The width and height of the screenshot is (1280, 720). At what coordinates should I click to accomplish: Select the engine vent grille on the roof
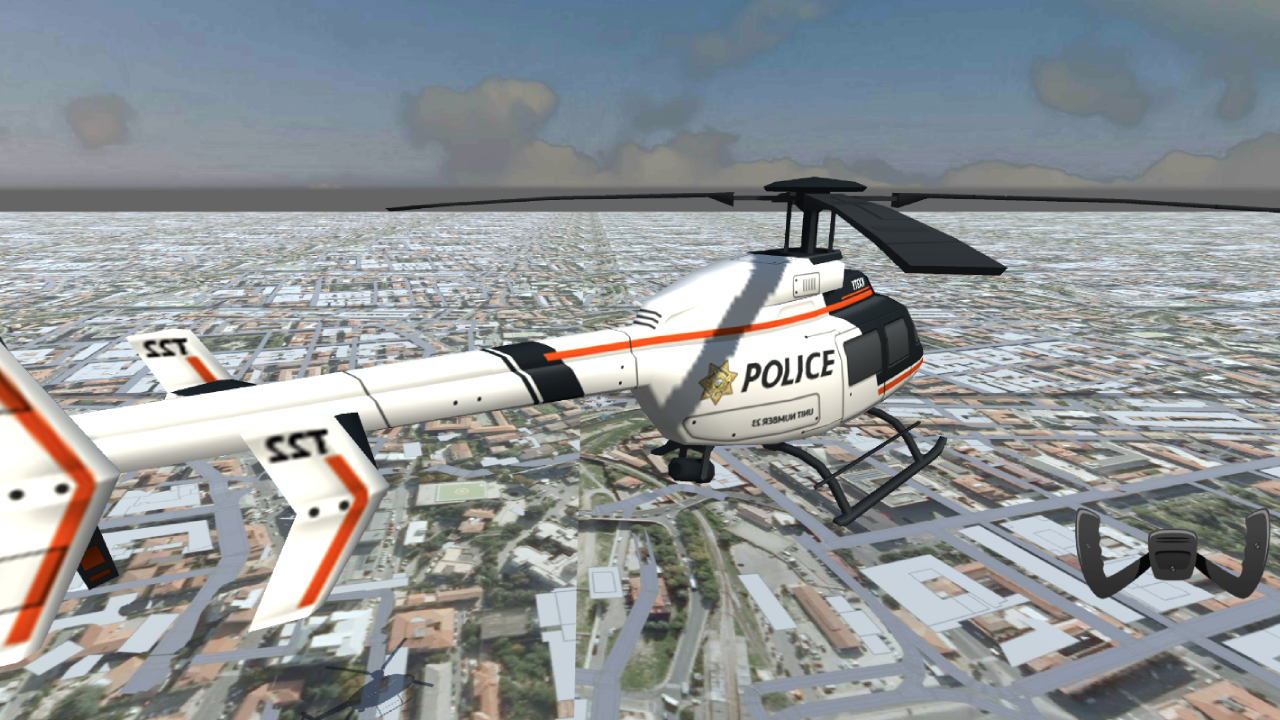[x=804, y=282]
